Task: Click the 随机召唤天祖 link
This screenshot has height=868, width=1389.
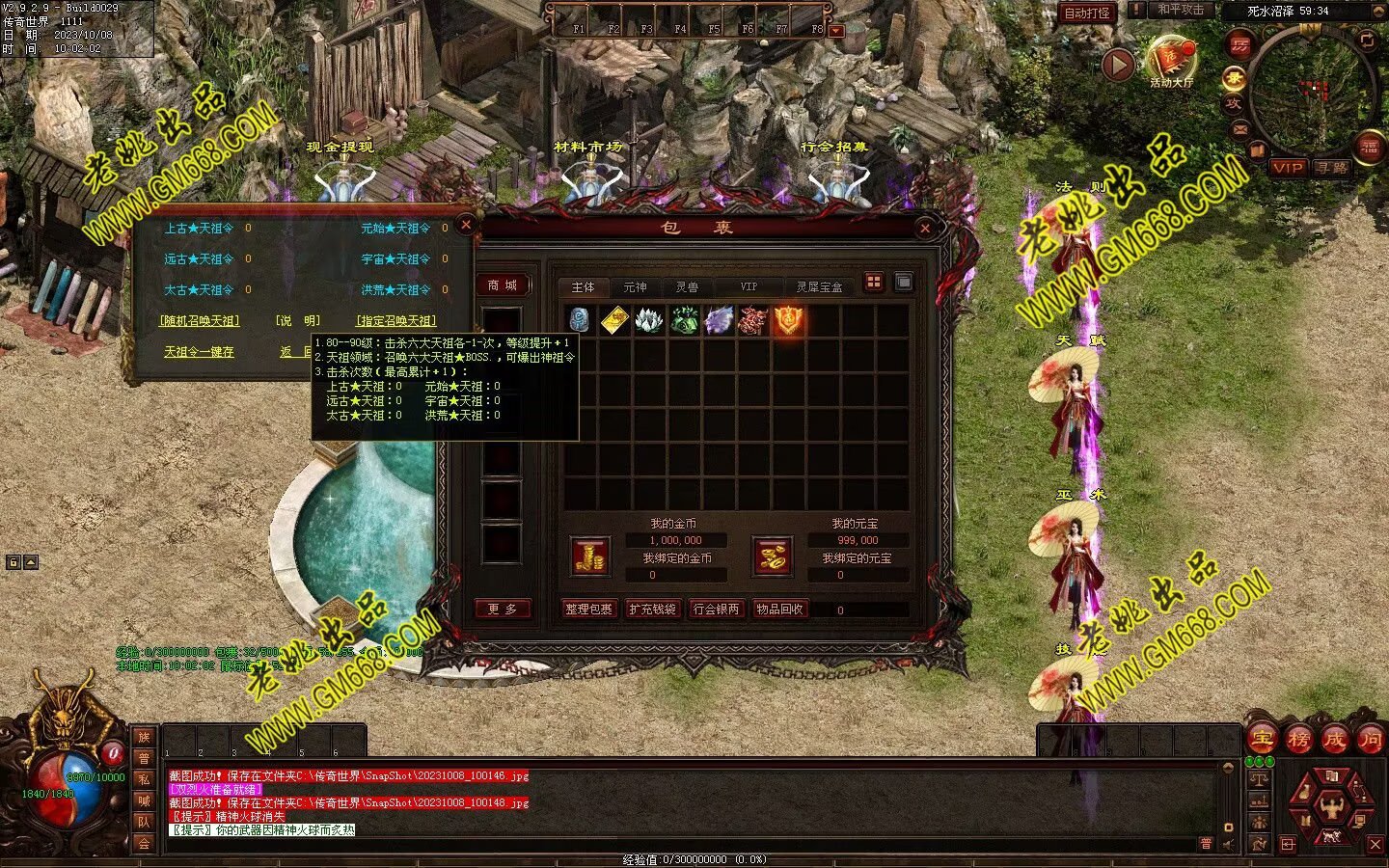Action: pyautogui.click(x=200, y=321)
